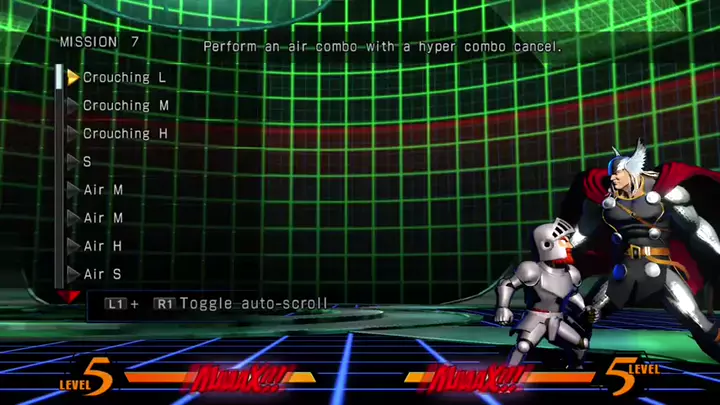Screen dimensions: 720x405
Task: Click the red down arrow below the list
Action: pyautogui.click(x=68, y=296)
